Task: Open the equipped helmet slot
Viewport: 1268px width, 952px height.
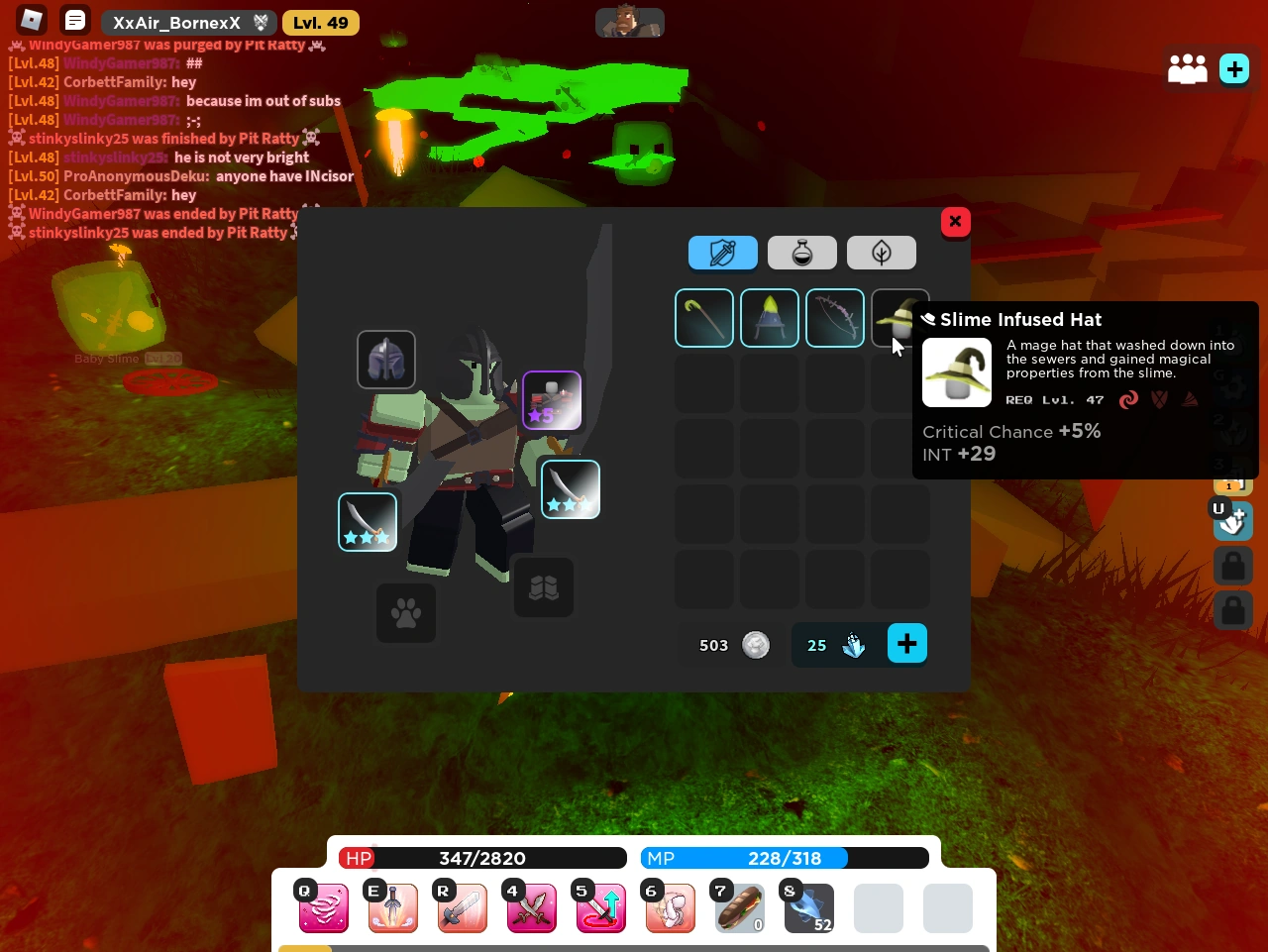Action: [x=386, y=360]
